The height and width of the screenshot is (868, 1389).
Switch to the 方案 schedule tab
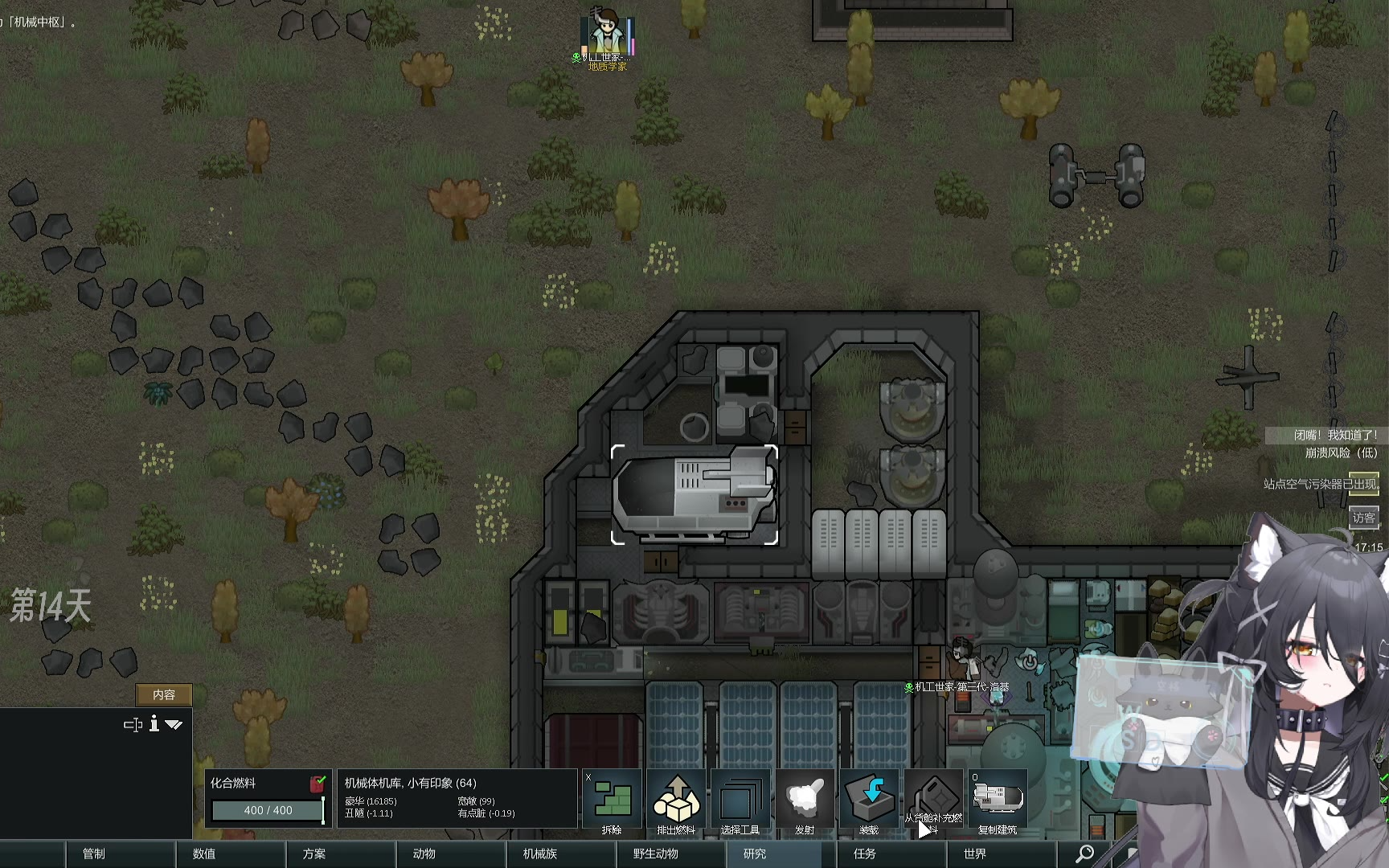[314, 854]
